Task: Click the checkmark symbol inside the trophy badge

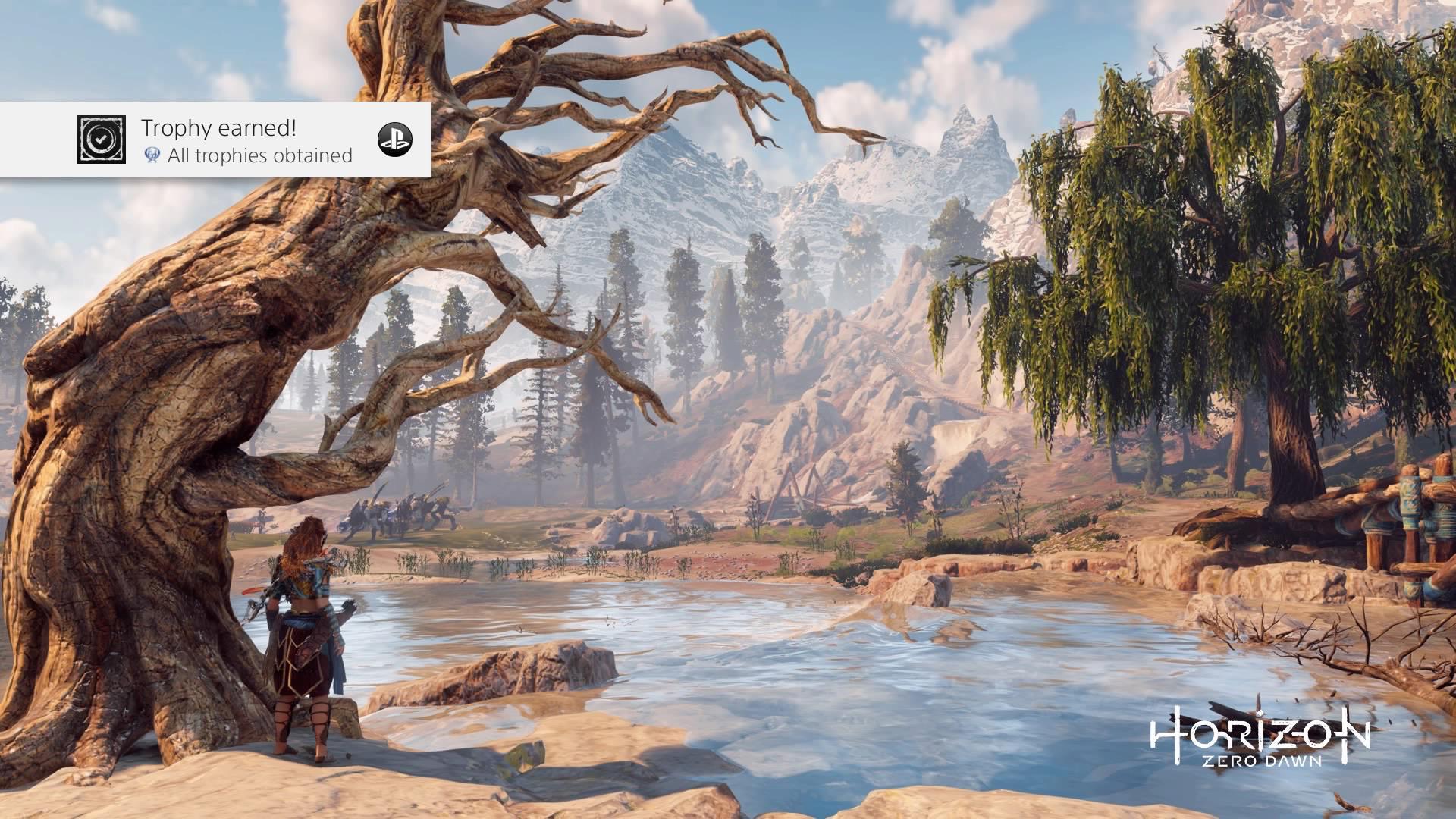Action: (x=100, y=139)
